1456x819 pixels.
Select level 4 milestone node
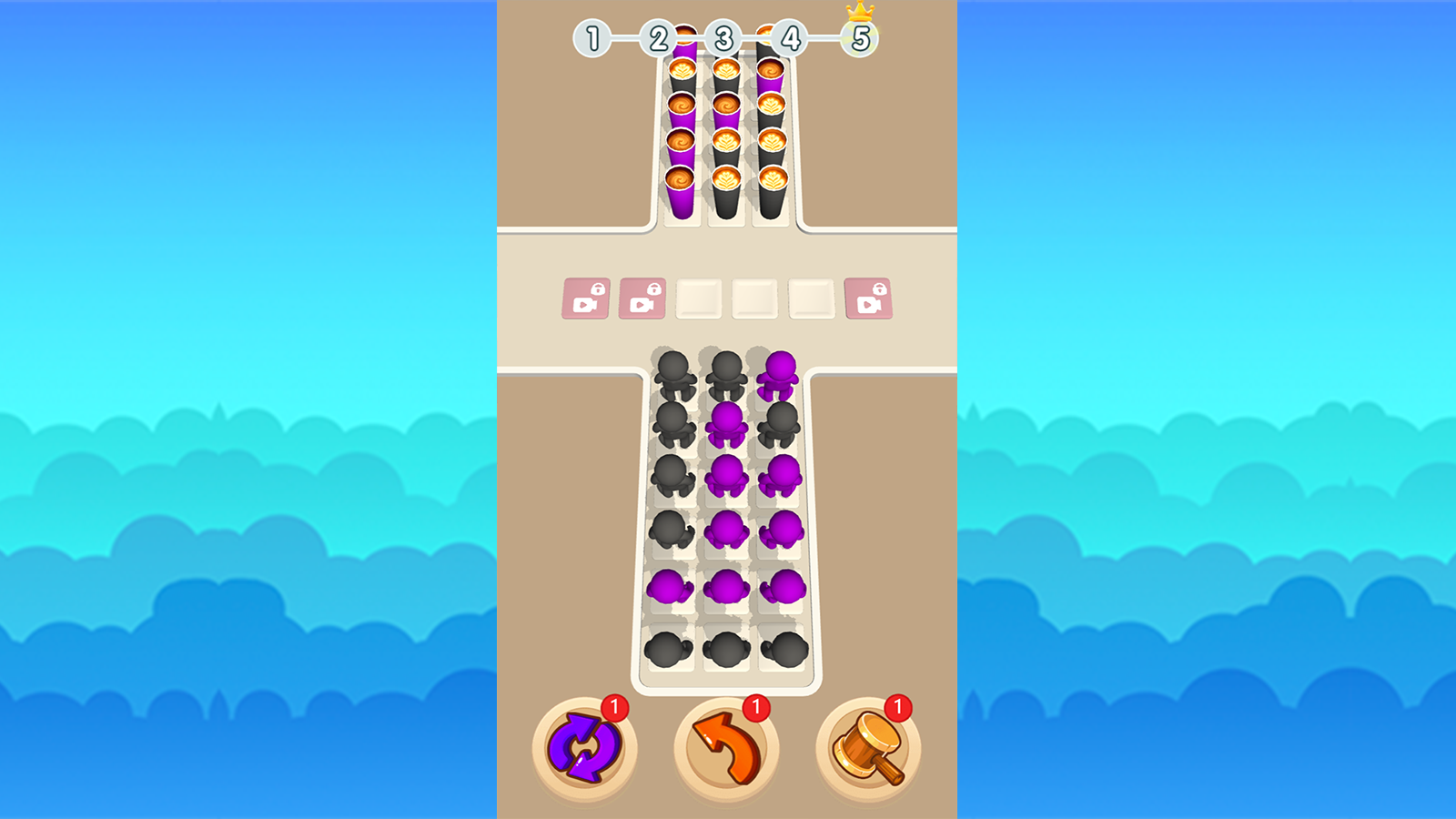tap(791, 37)
